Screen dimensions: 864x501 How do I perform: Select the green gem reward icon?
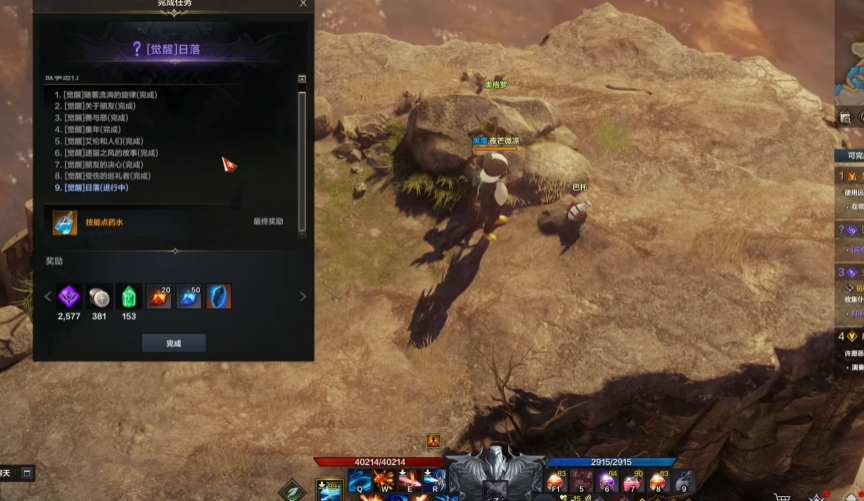129,296
